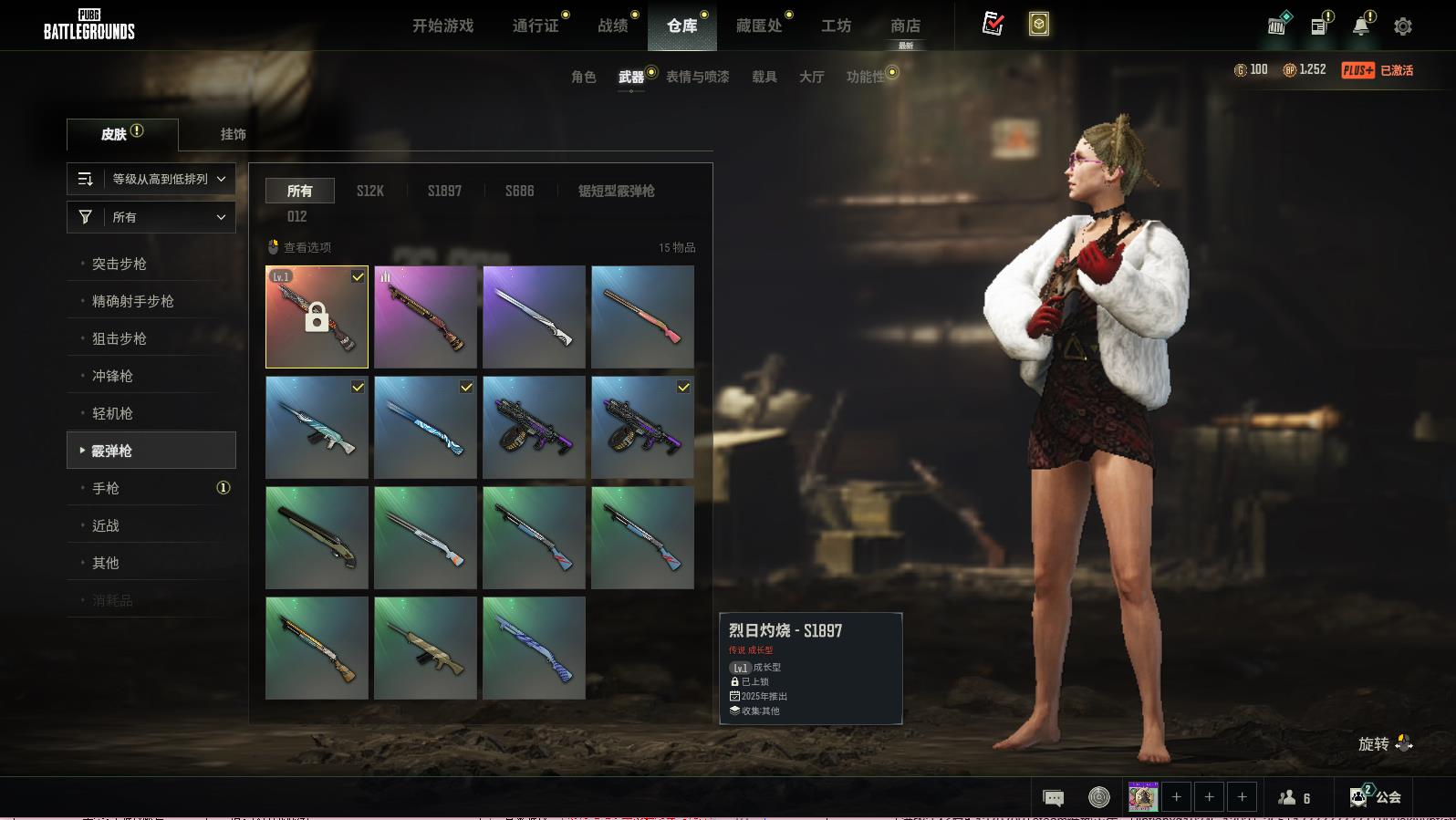Screen dimensions: 1456x820
Task: Go to the 通行证 pass page
Action: 536,26
